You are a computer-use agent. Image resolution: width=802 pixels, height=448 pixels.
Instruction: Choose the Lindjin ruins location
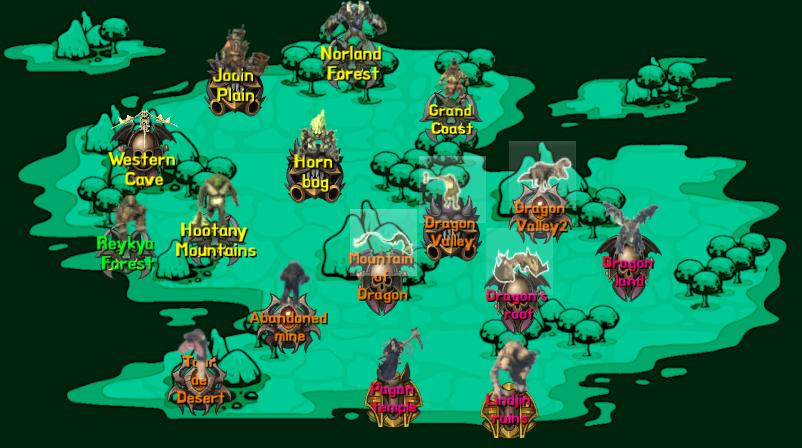508,408
